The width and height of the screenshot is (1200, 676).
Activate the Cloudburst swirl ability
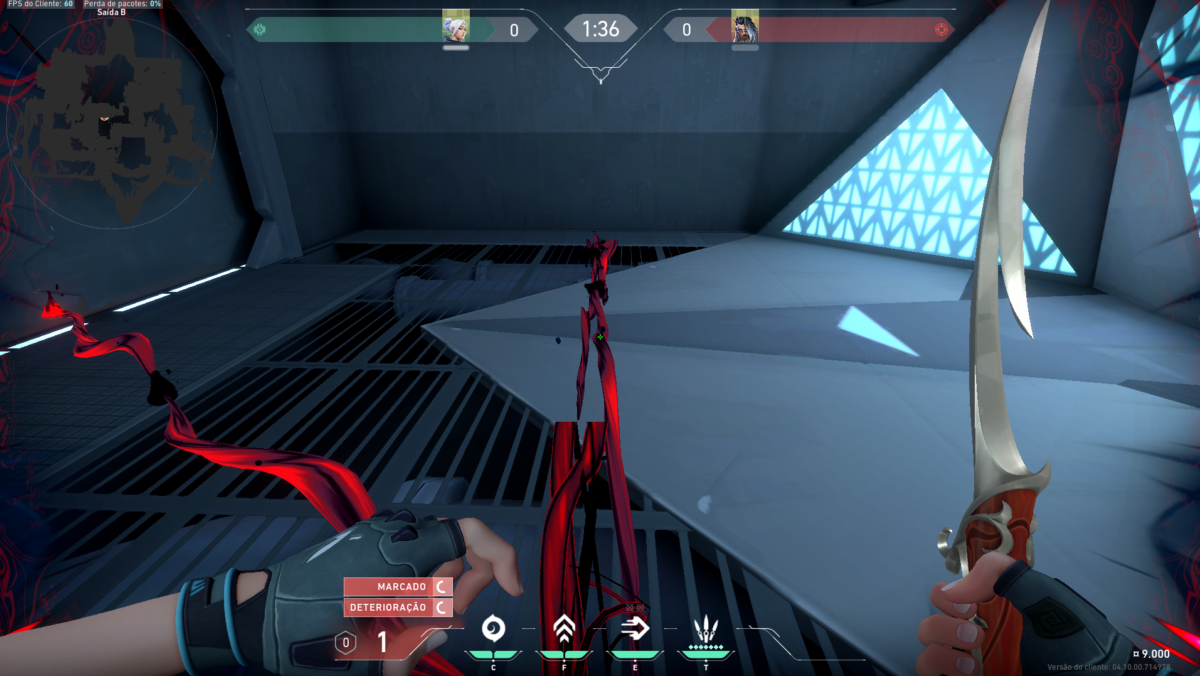[x=493, y=629]
